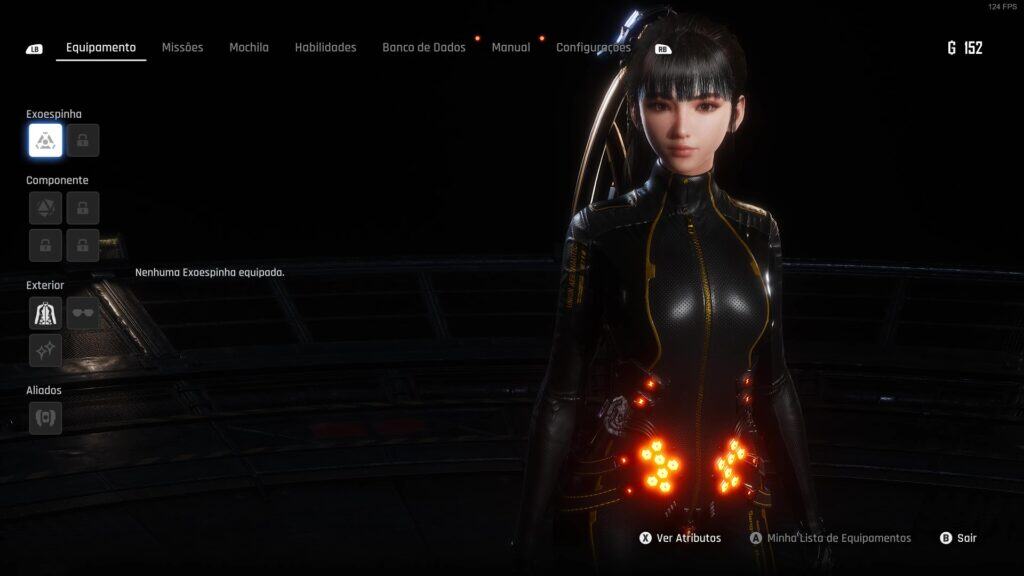Switch to the Configurações tab
This screenshot has width=1024, height=576.
[x=593, y=47]
